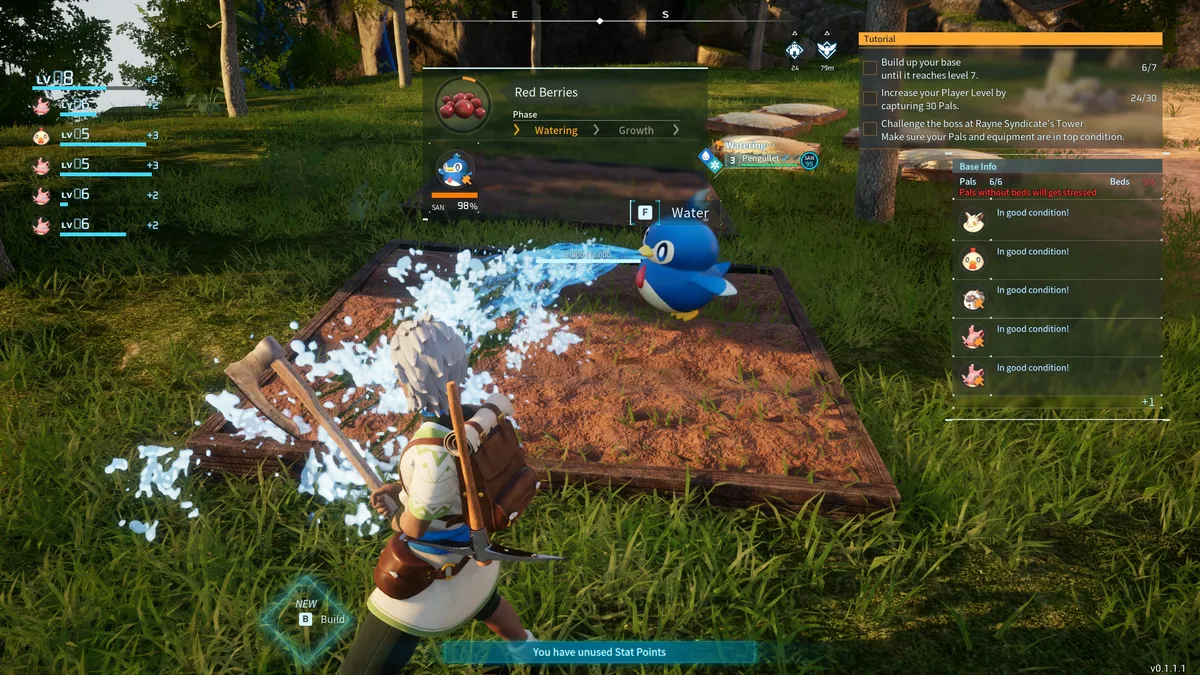The image size is (1200, 675).
Task: Click the Growth phase label
Action: tap(635, 130)
